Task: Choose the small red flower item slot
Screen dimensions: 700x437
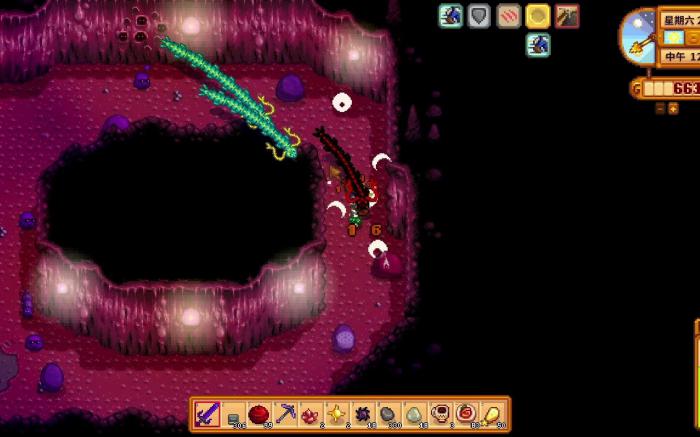Action: tap(311, 414)
